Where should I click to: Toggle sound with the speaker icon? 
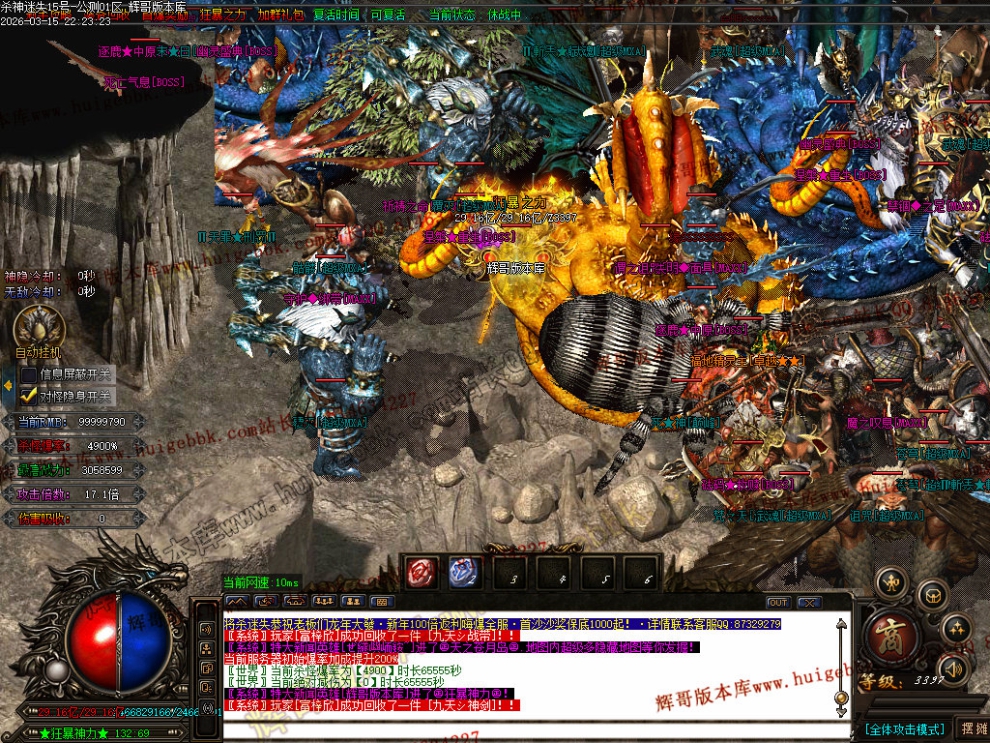pyautogui.click(x=953, y=668)
